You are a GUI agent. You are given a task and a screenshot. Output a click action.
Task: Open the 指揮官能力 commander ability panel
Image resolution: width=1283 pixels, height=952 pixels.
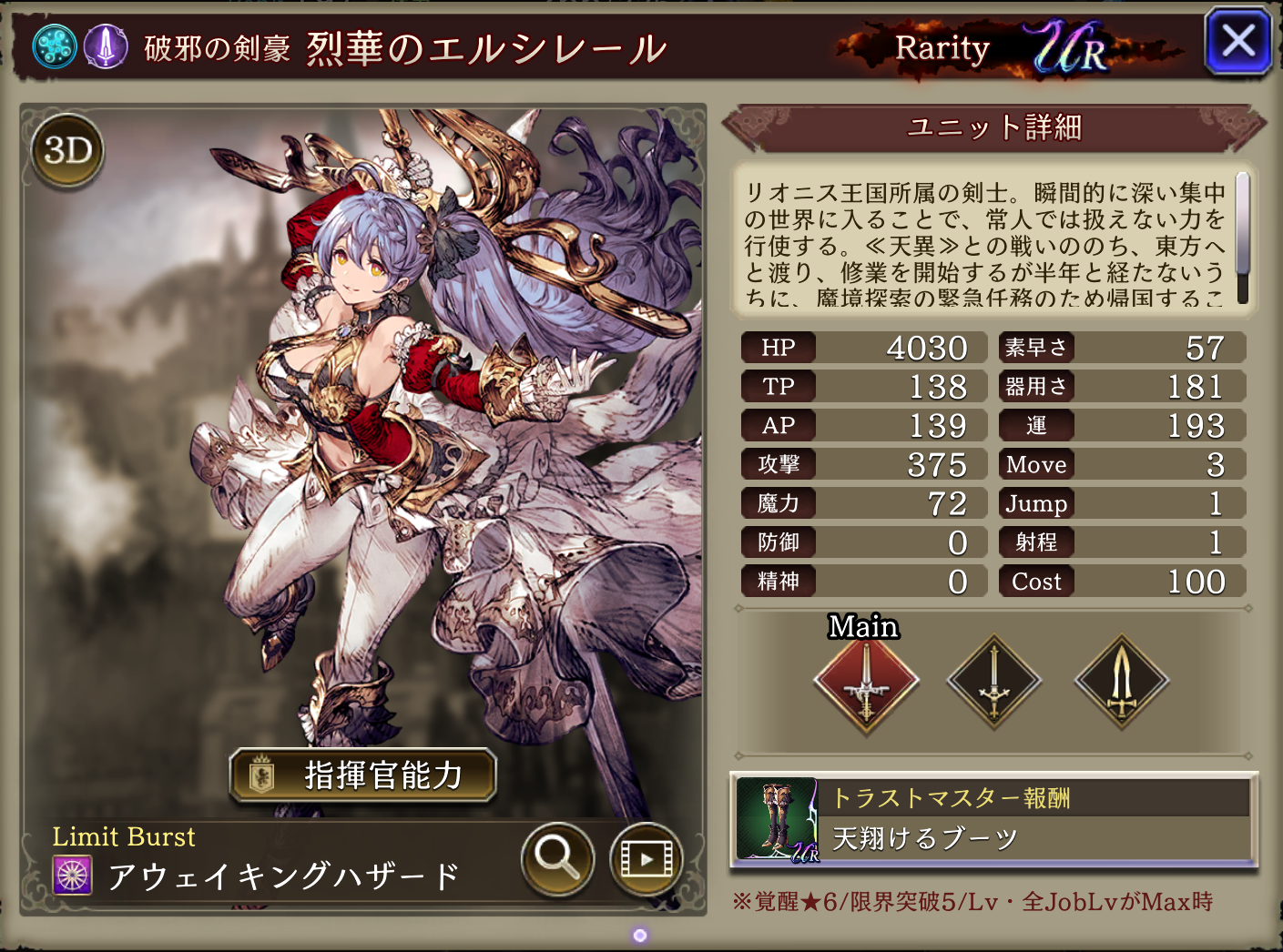pos(363,775)
